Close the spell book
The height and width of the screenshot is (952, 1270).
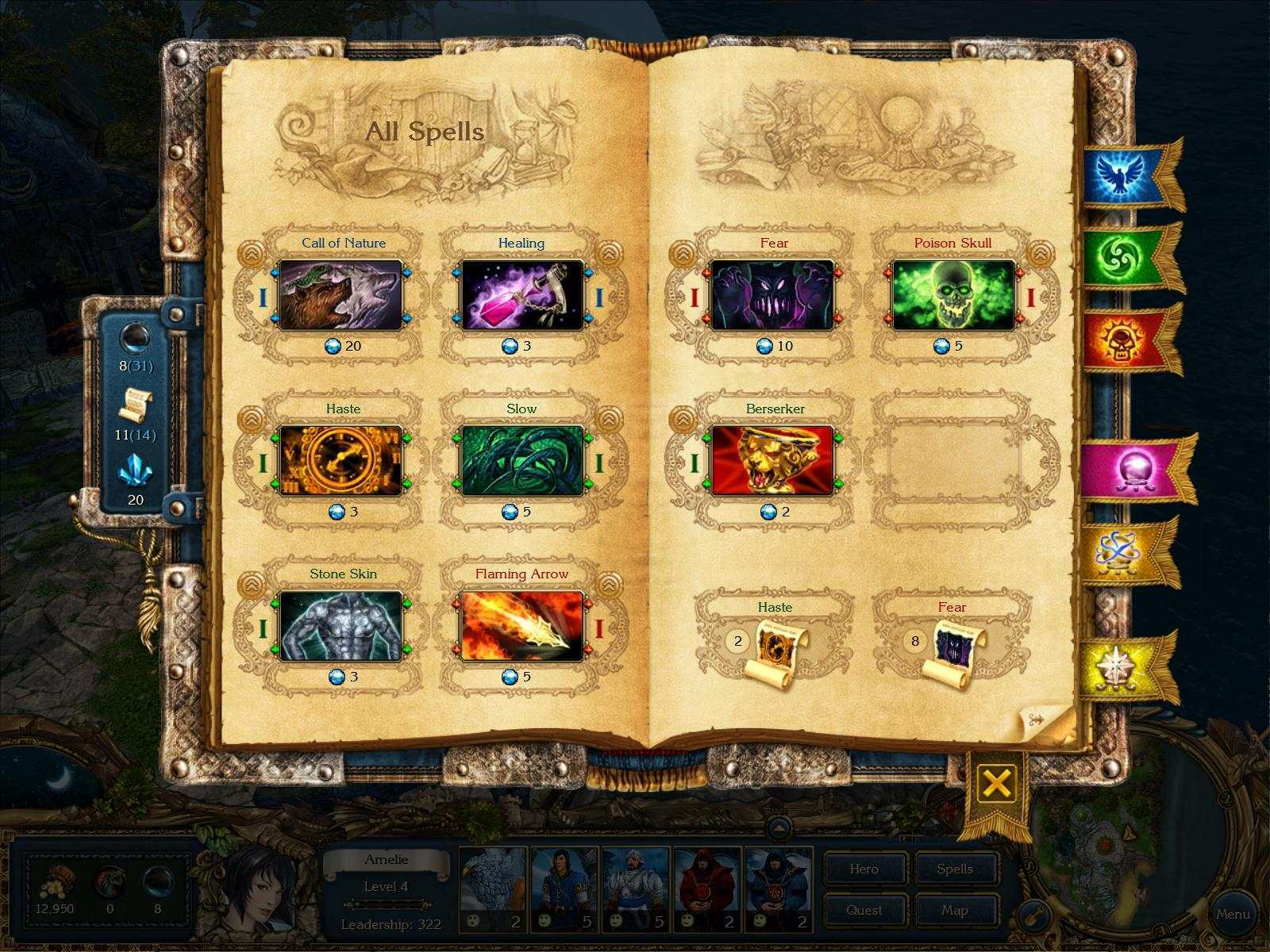[x=996, y=784]
